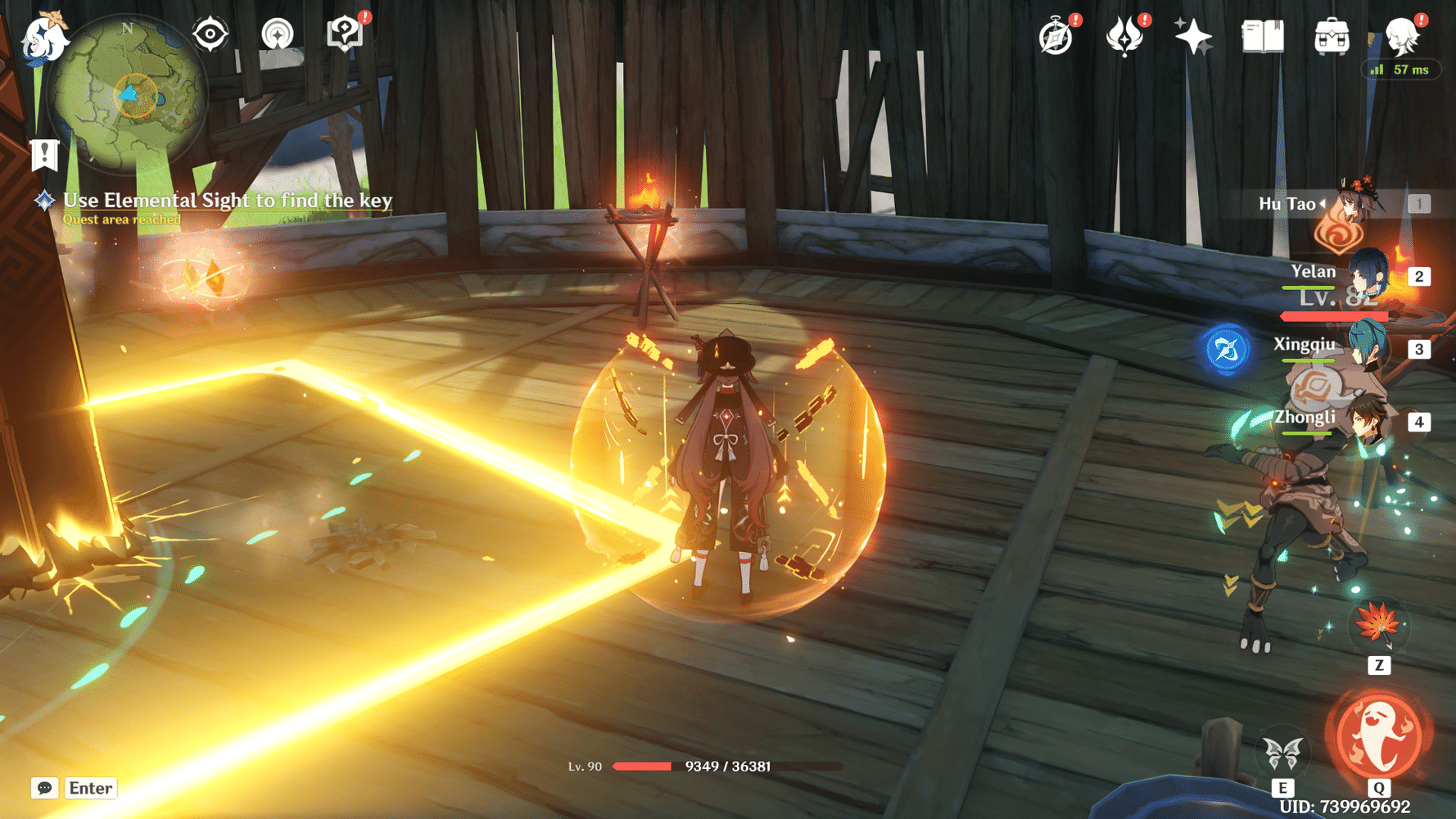Open the tutorial question-mark book icon
1456x819 pixels.
pyautogui.click(x=345, y=34)
